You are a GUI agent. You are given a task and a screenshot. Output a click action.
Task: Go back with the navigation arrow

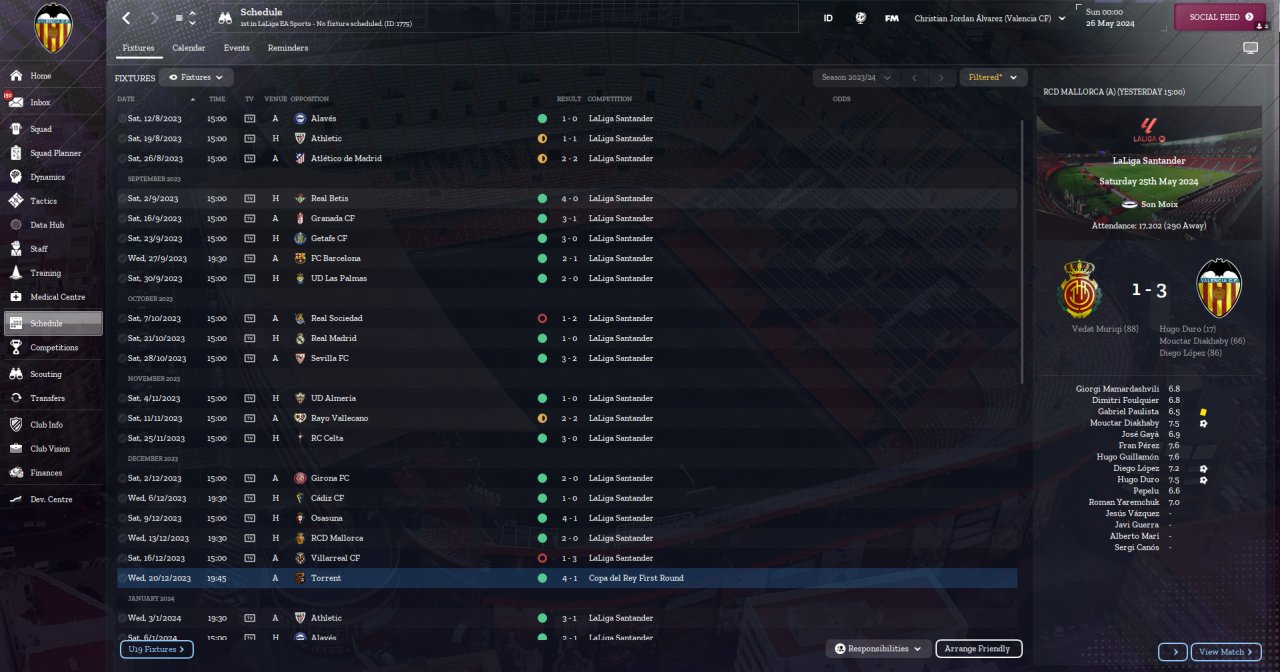pyautogui.click(x=126, y=18)
